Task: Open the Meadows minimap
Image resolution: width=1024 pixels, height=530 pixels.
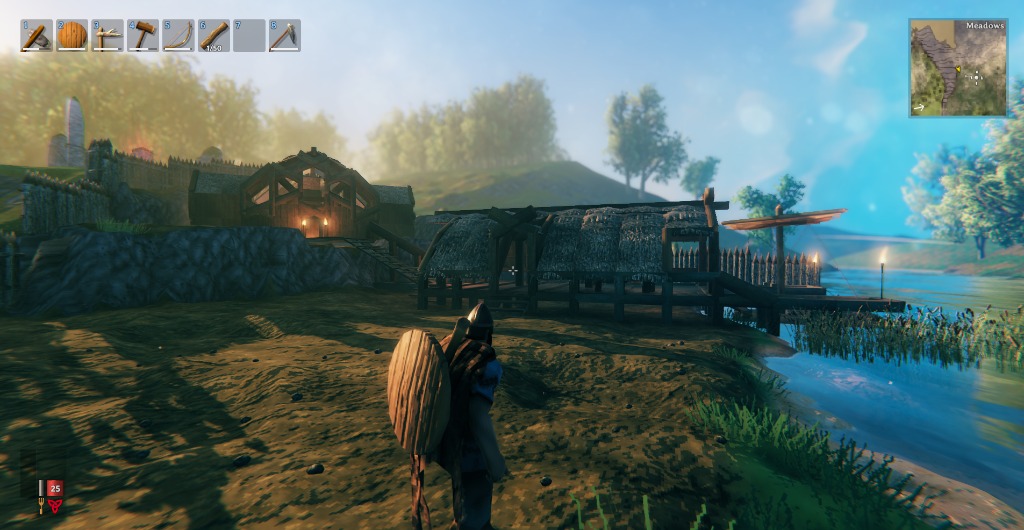Action: coord(958,69)
